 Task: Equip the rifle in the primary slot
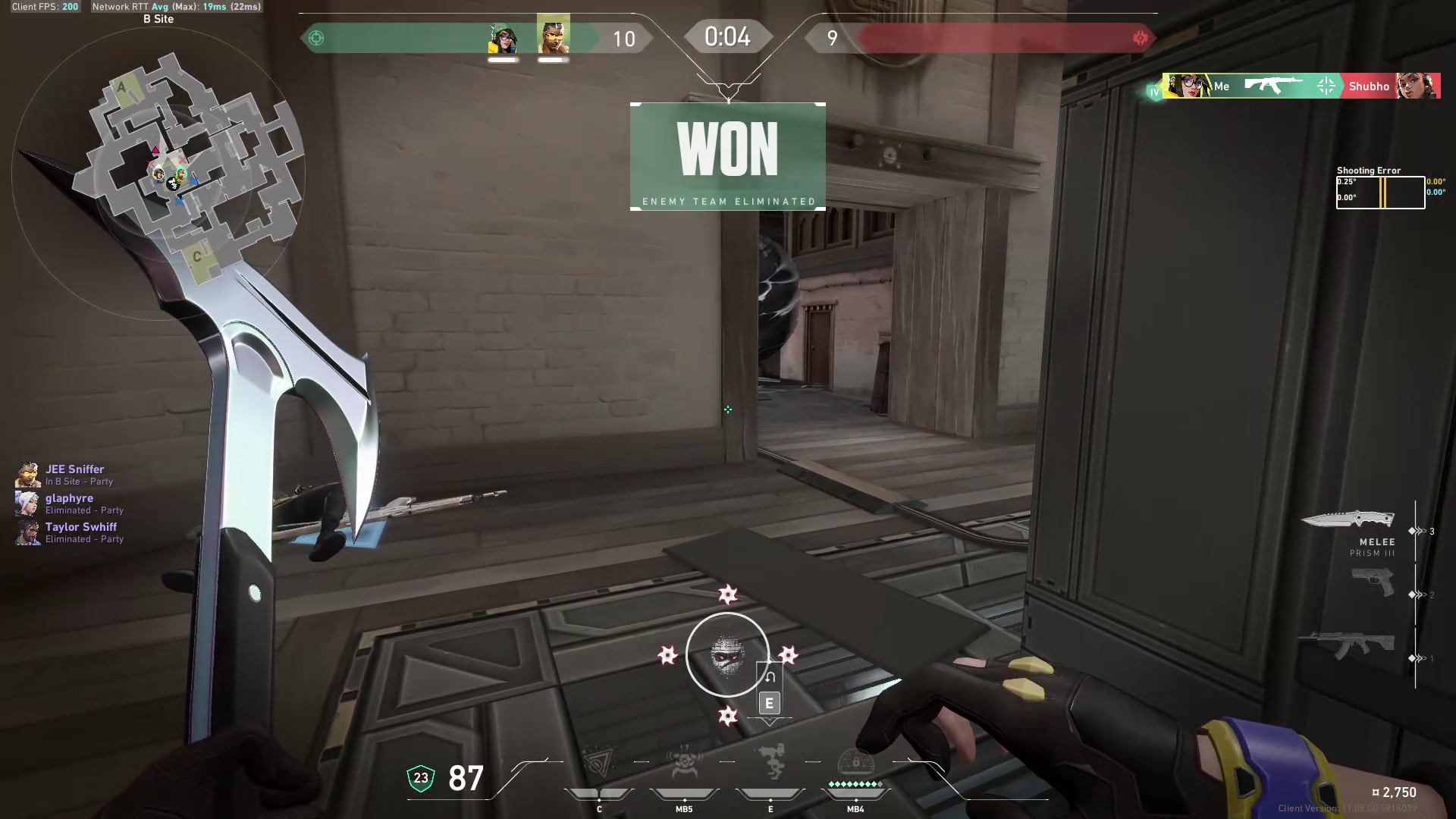tap(1347, 645)
